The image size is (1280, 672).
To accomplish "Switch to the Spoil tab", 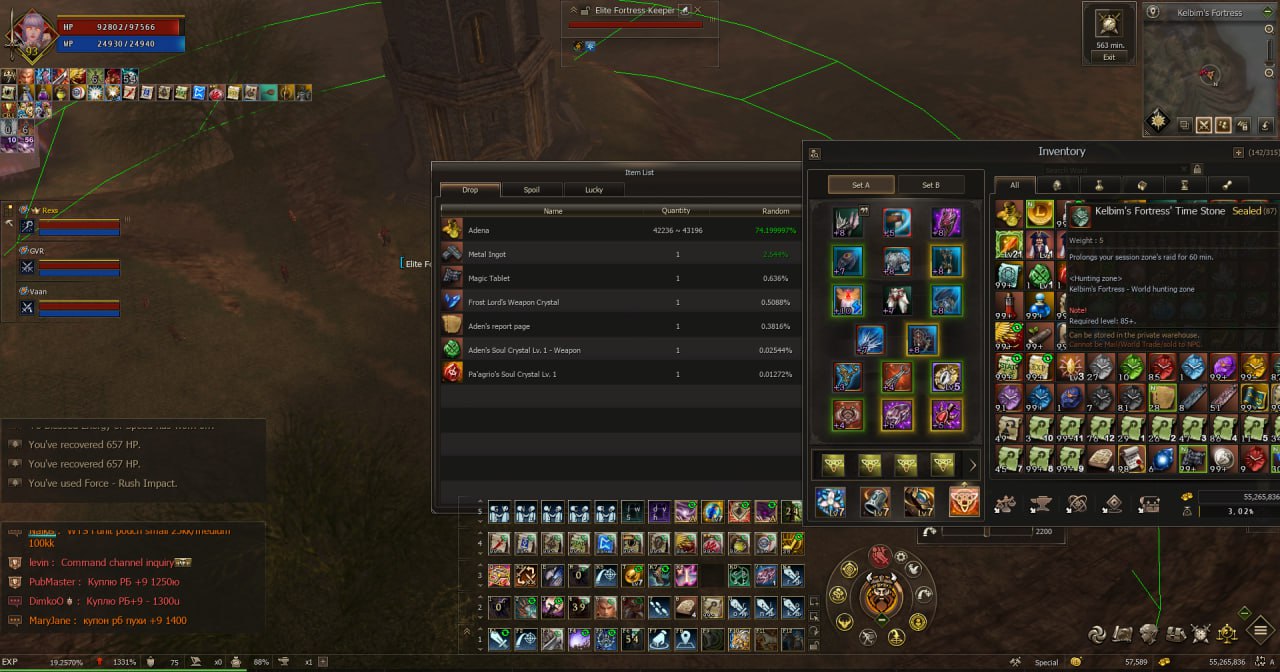I will coord(531,189).
